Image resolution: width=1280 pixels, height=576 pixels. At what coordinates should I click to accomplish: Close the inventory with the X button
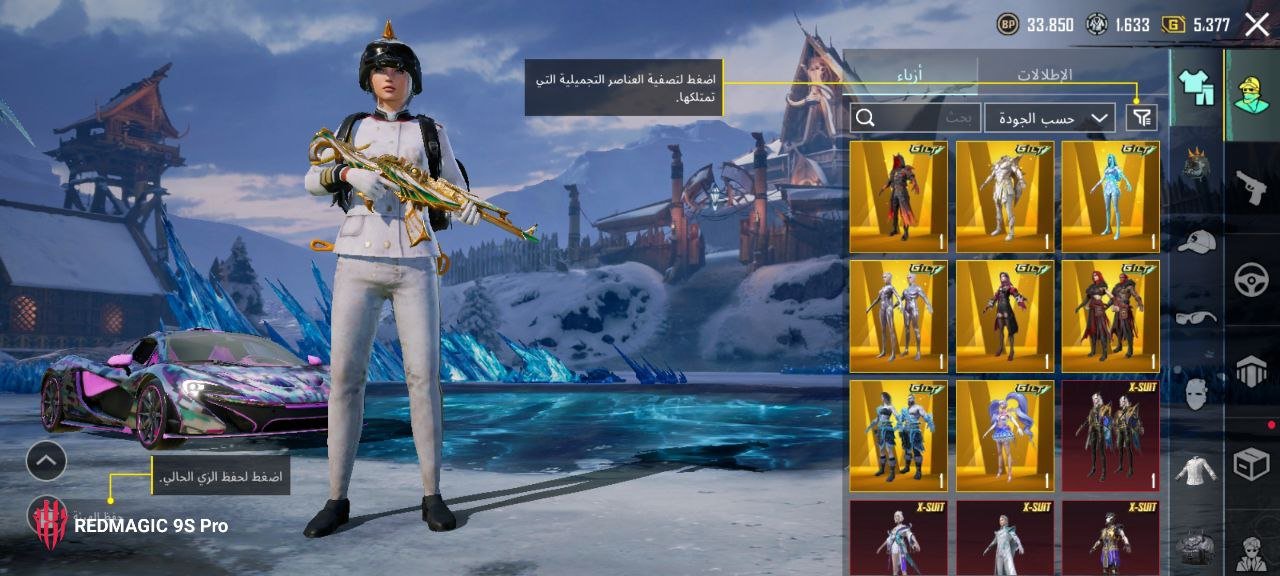point(1257,25)
